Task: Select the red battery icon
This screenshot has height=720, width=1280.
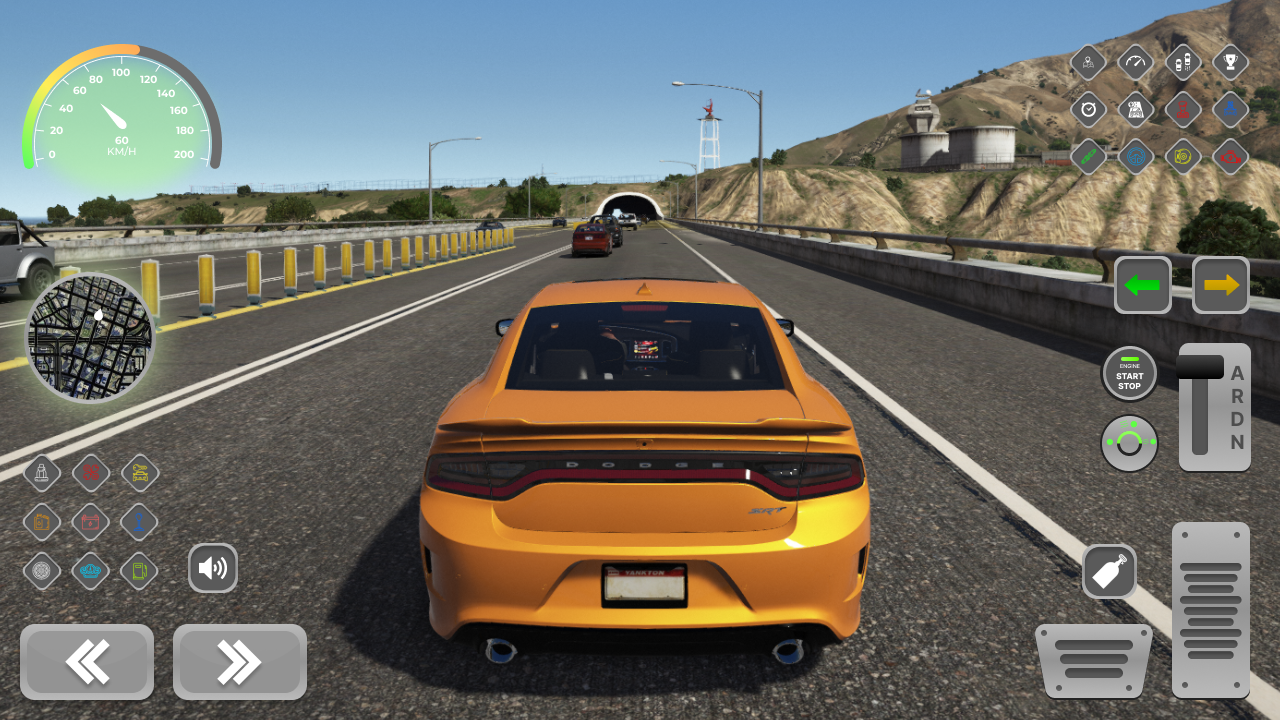Action: [x=90, y=521]
